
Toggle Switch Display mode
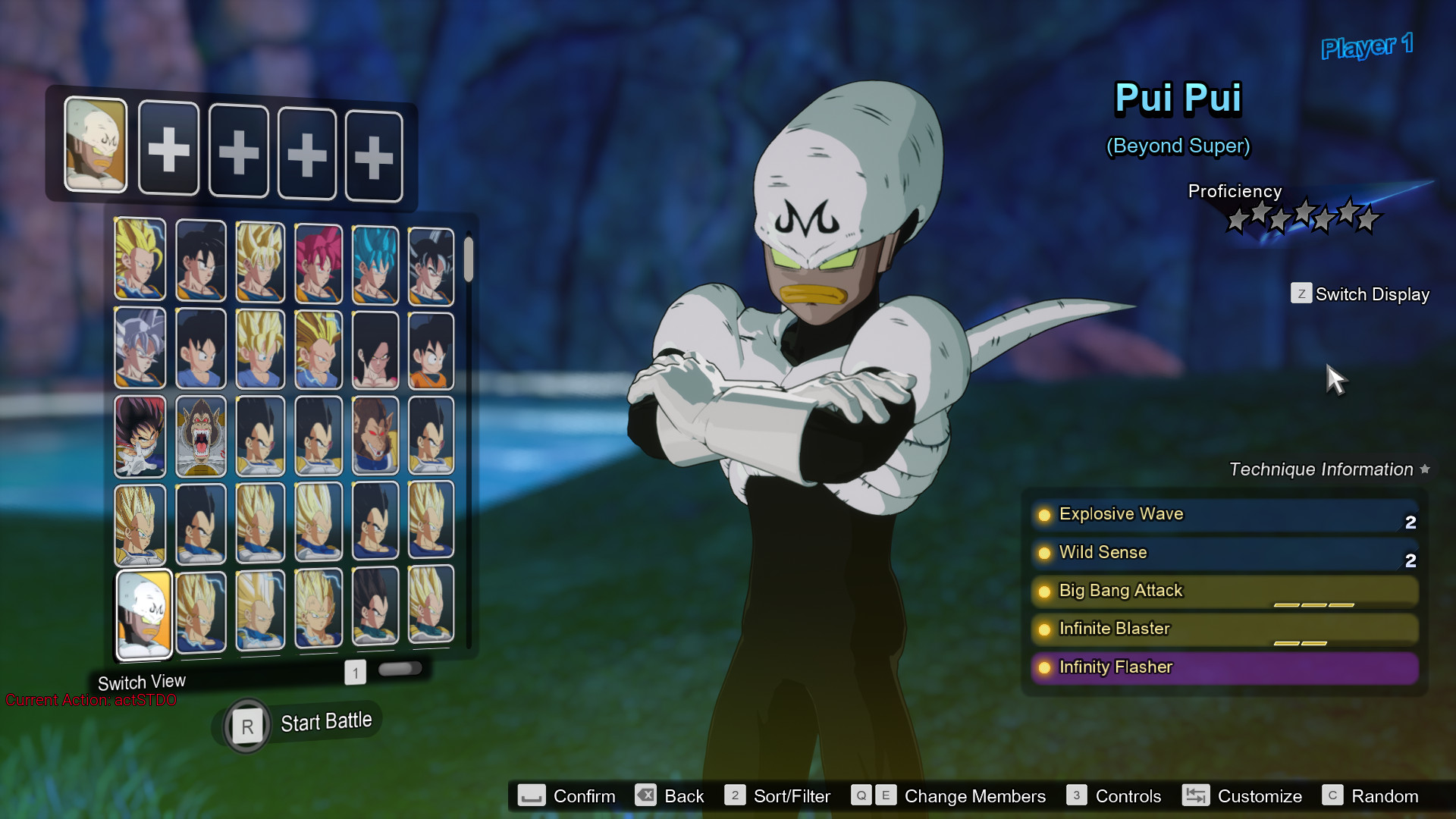pyautogui.click(x=1301, y=293)
